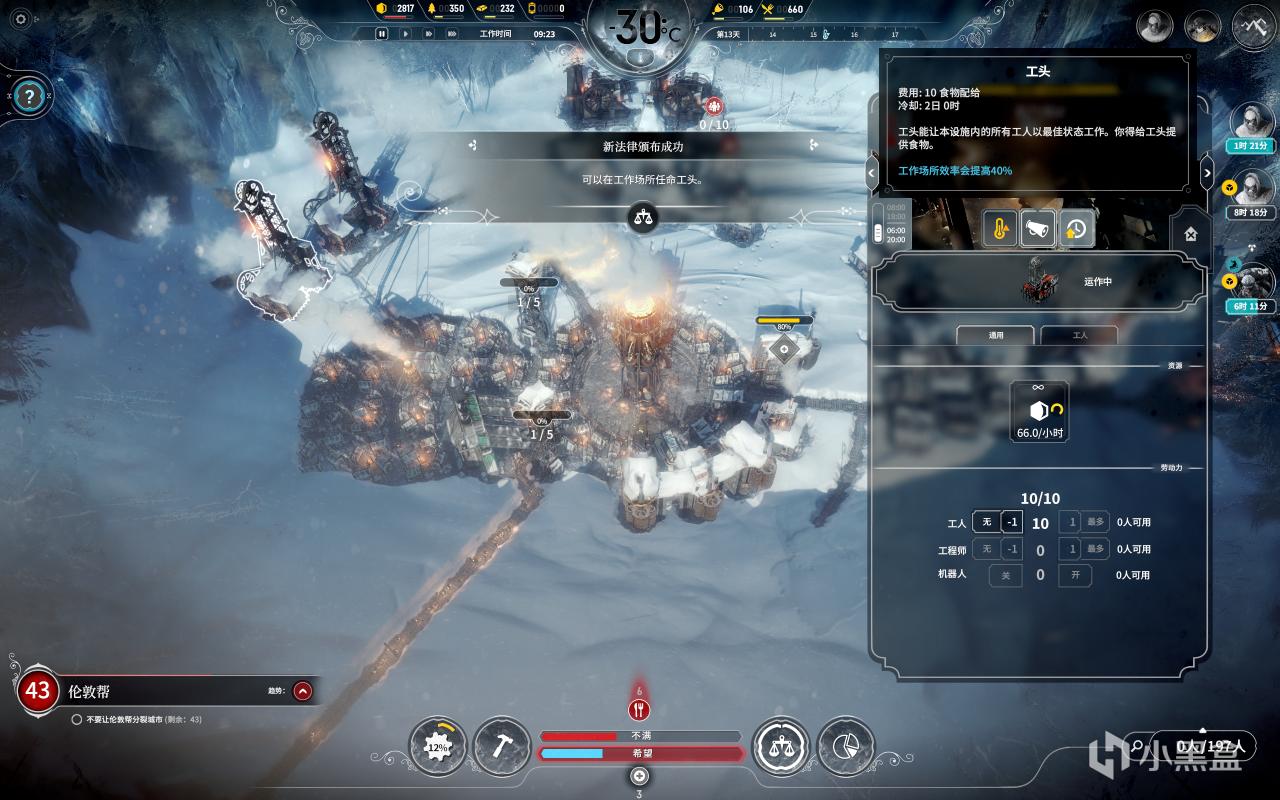Toggle the heater thermometer icon
The image size is (1280, 800).
1000,230
